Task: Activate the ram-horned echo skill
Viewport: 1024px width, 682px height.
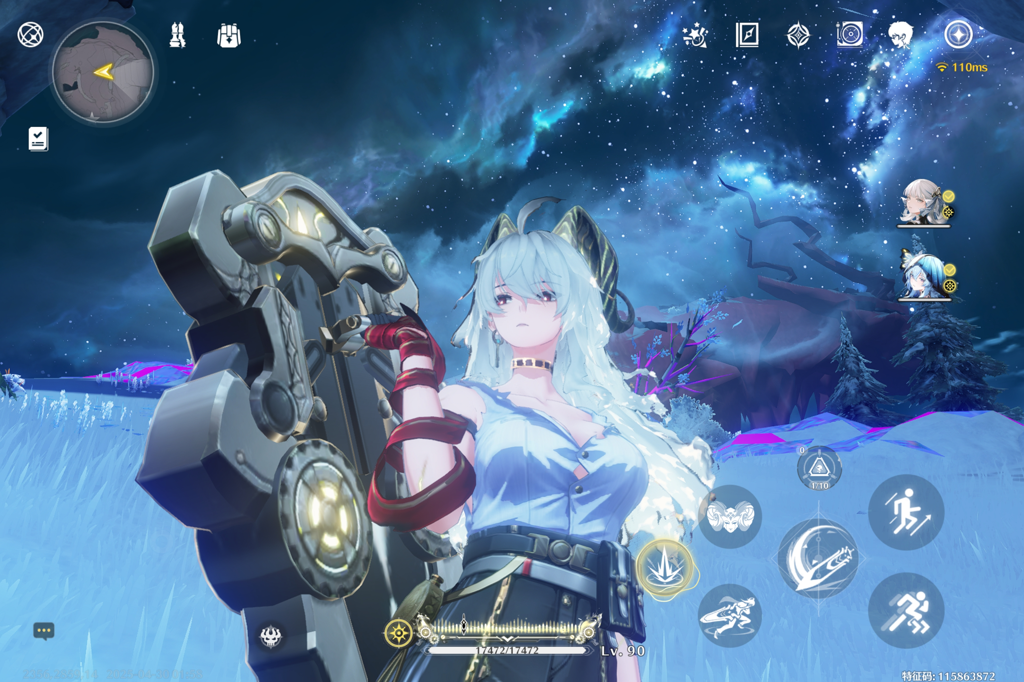Action: click(729, 516)
